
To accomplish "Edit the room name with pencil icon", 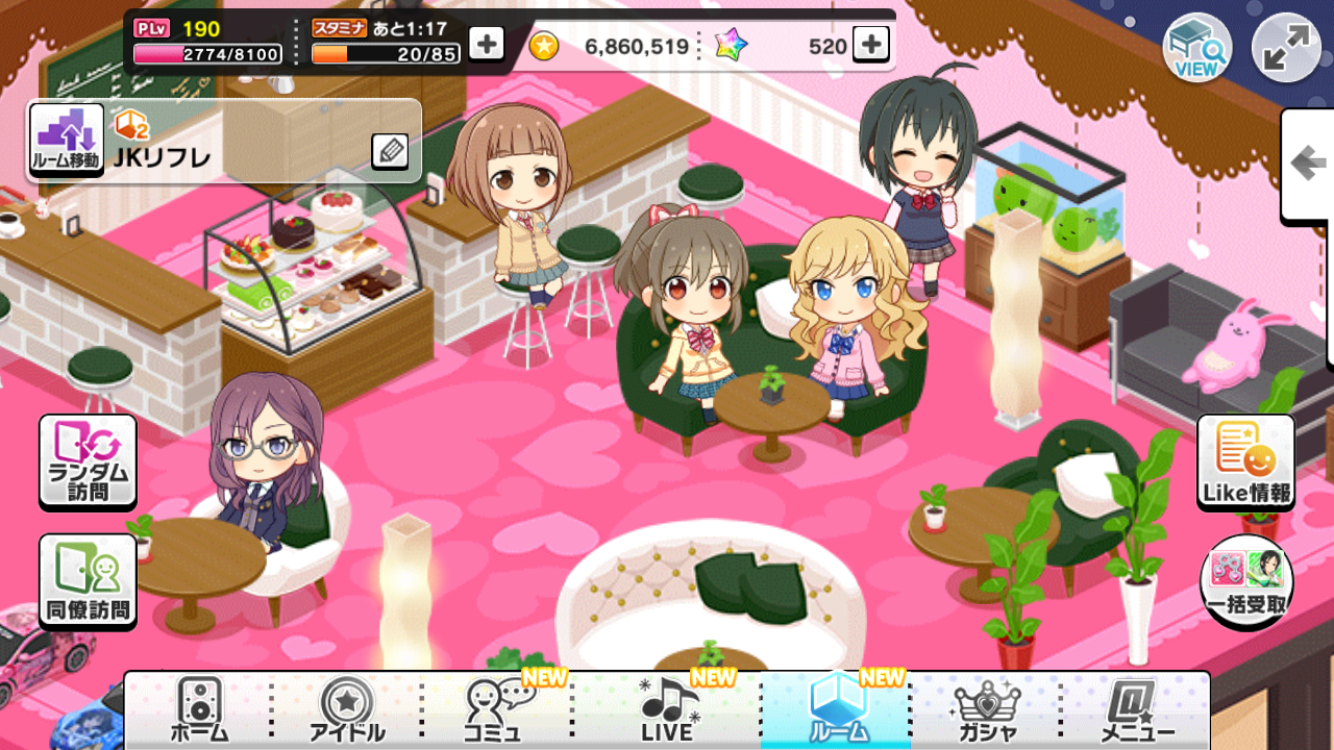I will click(390, 151).
